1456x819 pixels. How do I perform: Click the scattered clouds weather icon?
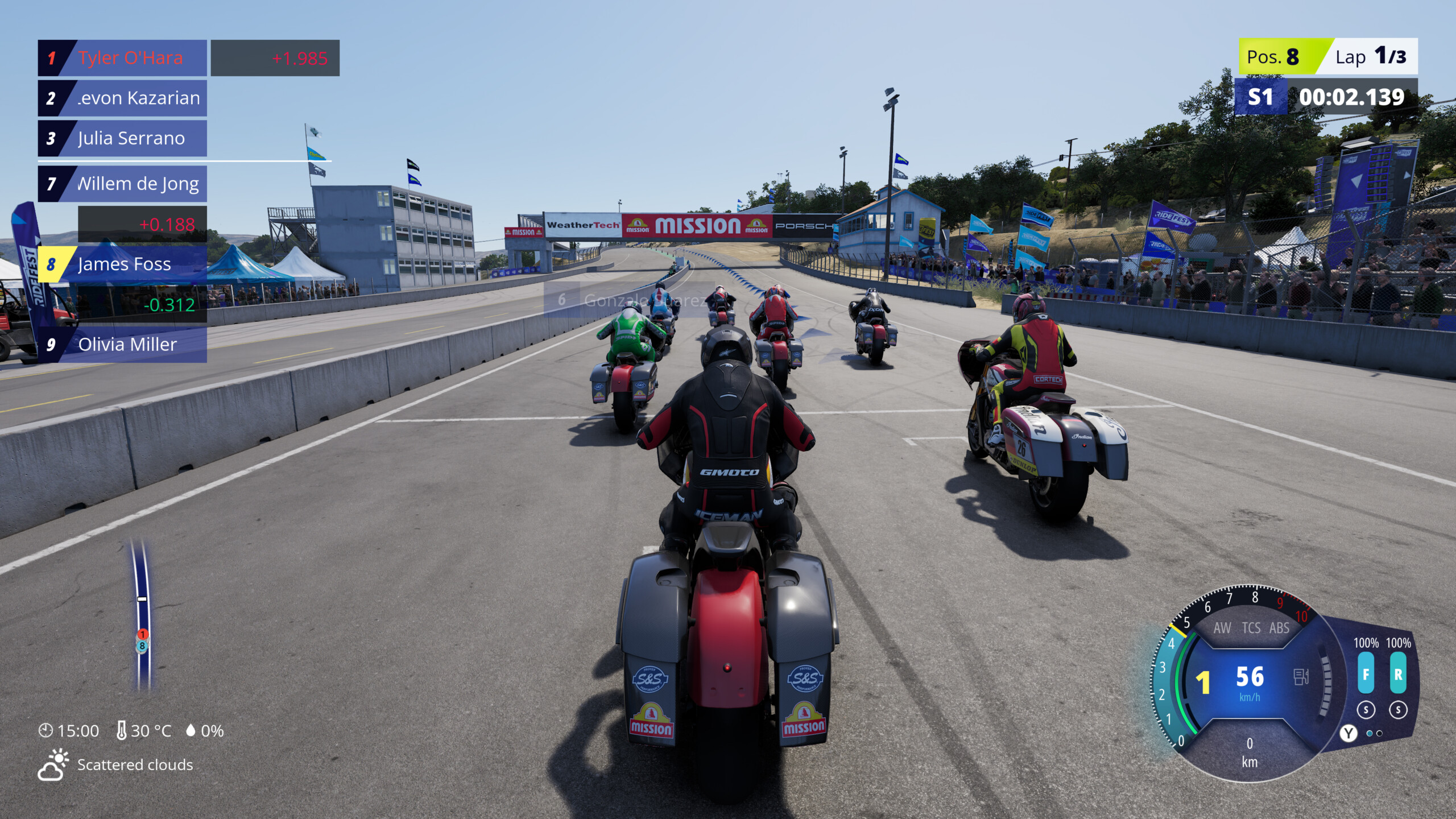[53, 764]
